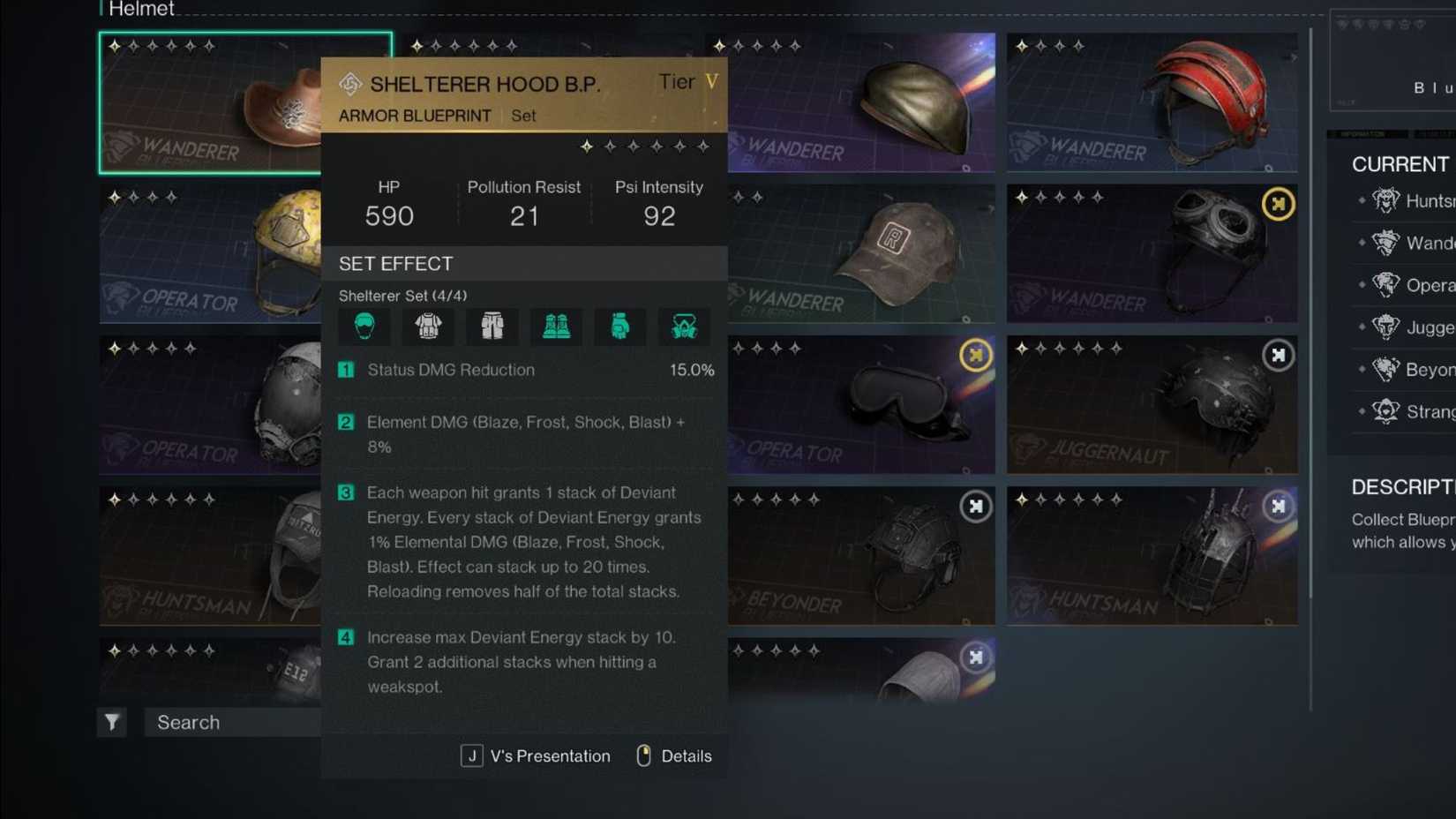Open the Helmet category header at the top
The image size is (1456, 819).
point(141,9)
